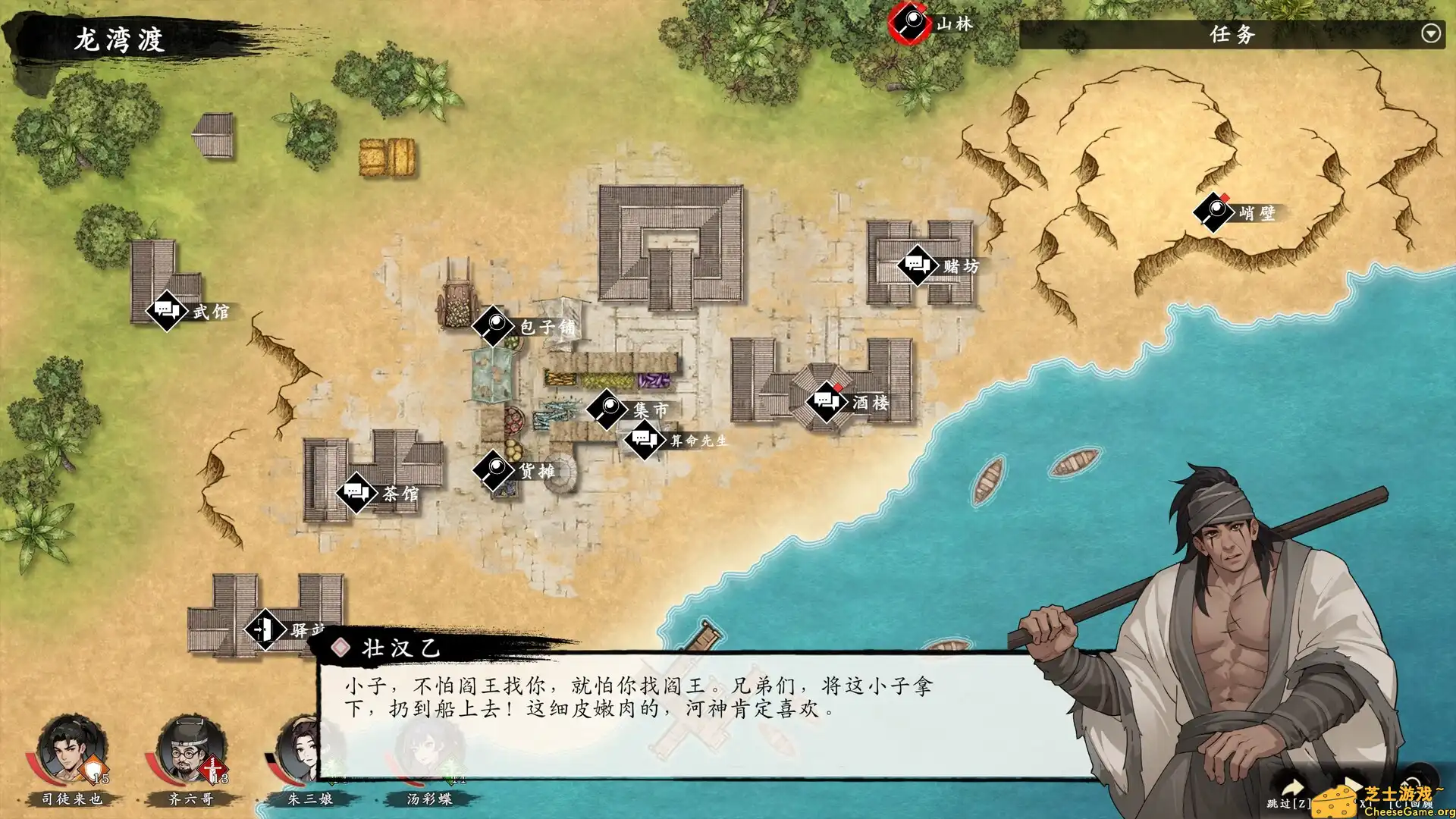Open the 峭壁 location marker

[1213, 212]
